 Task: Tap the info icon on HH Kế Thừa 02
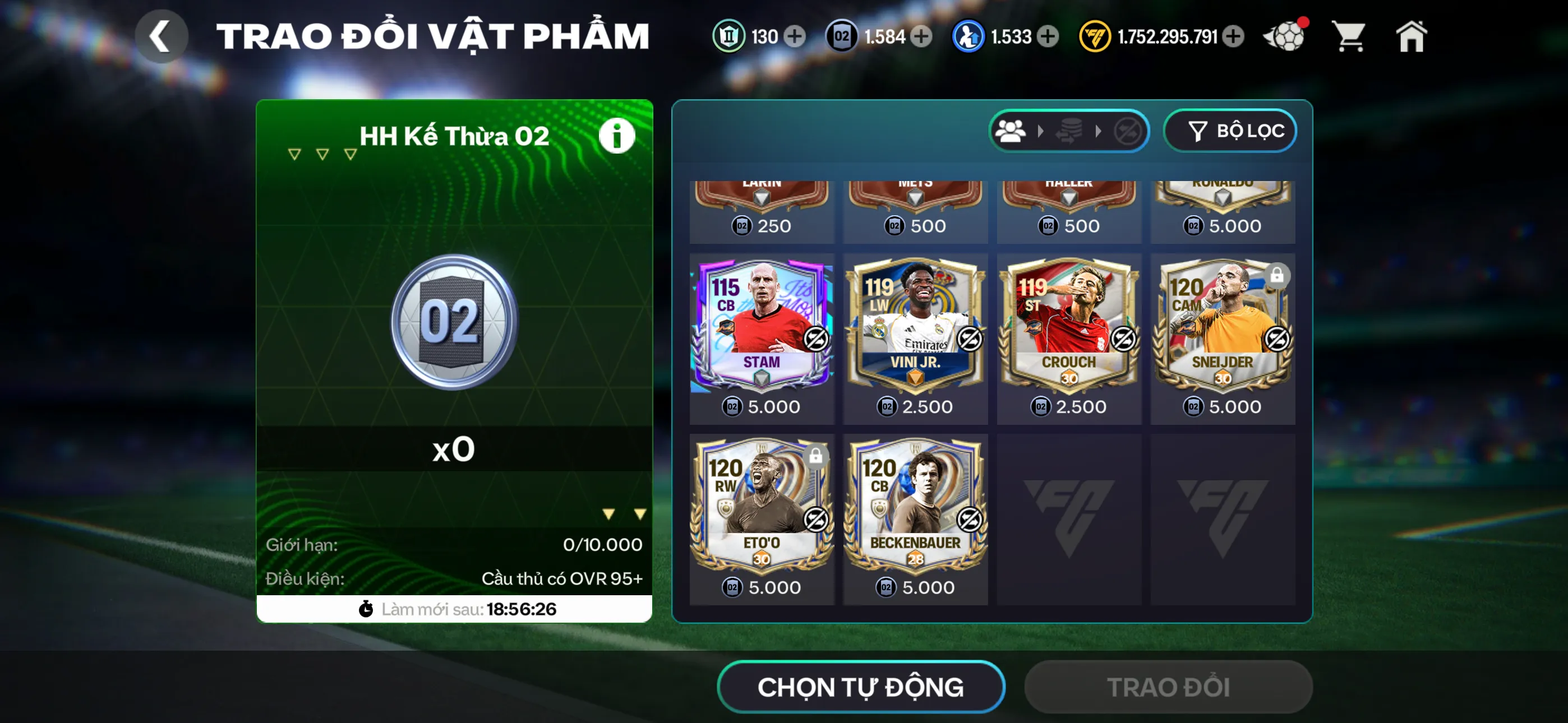[x=617, y=135]
